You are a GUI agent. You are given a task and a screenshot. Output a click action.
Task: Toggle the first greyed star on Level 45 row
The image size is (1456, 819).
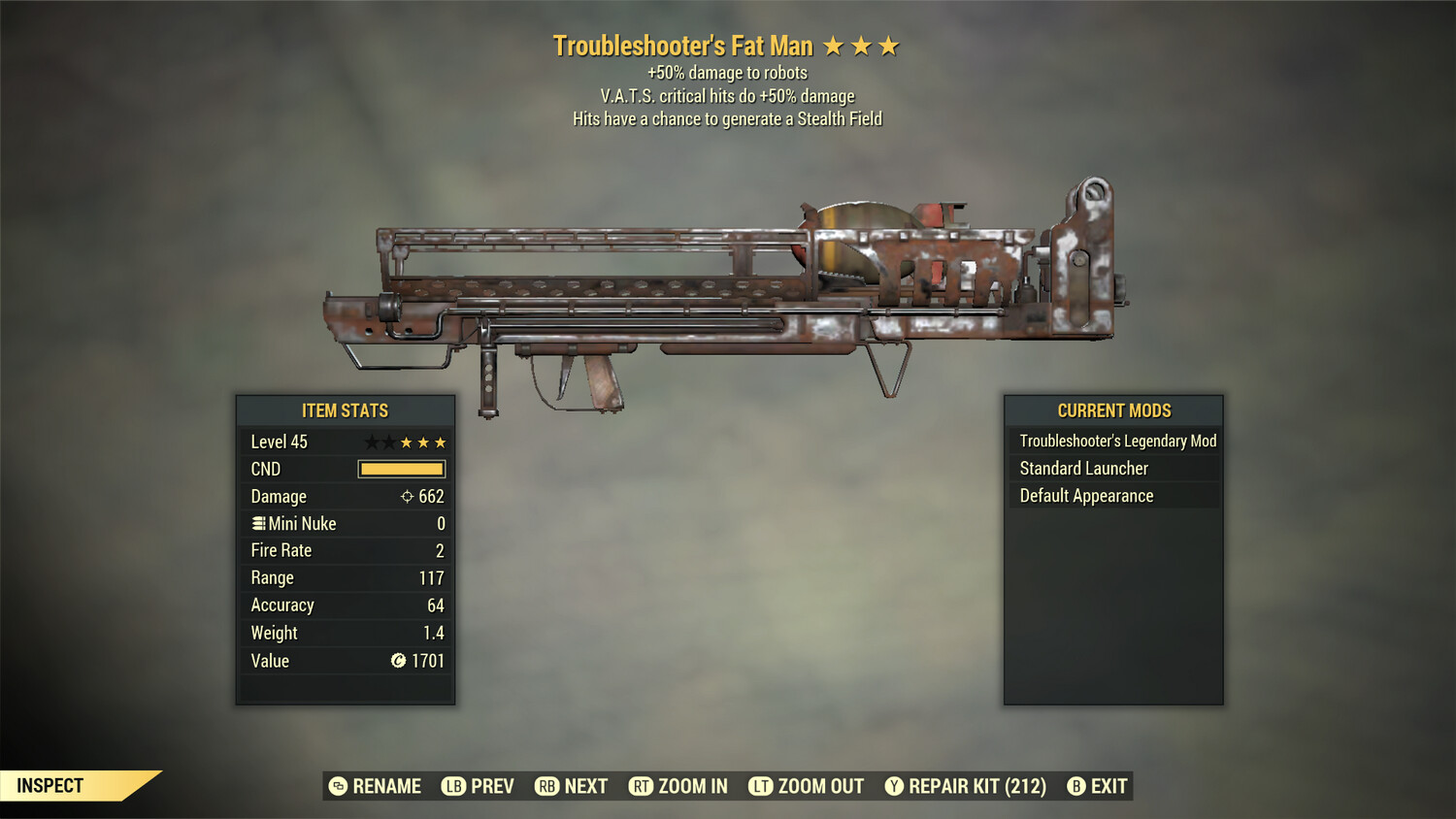pyautogui.click(x=370, y=442)
